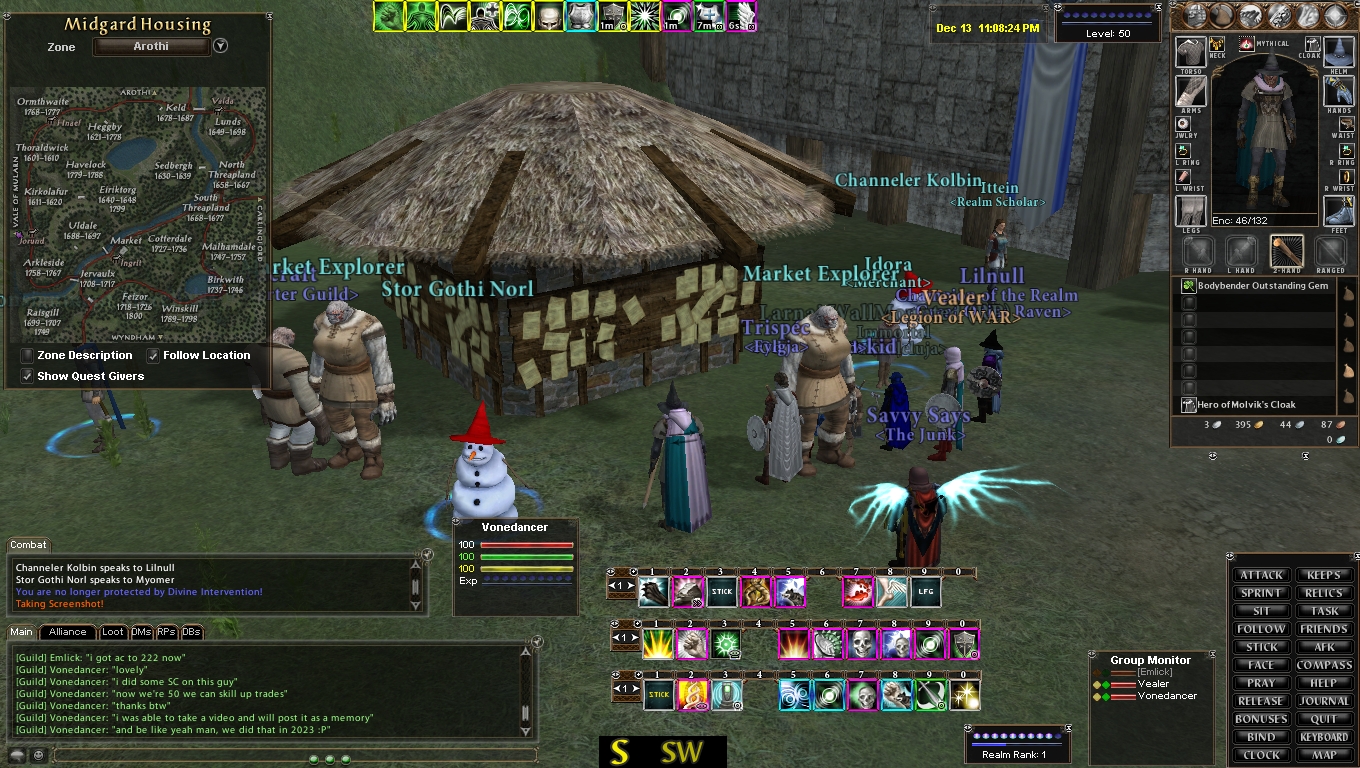Enable the Zone Description checkbox
The image size is (1360, 768).
[27, 355]
